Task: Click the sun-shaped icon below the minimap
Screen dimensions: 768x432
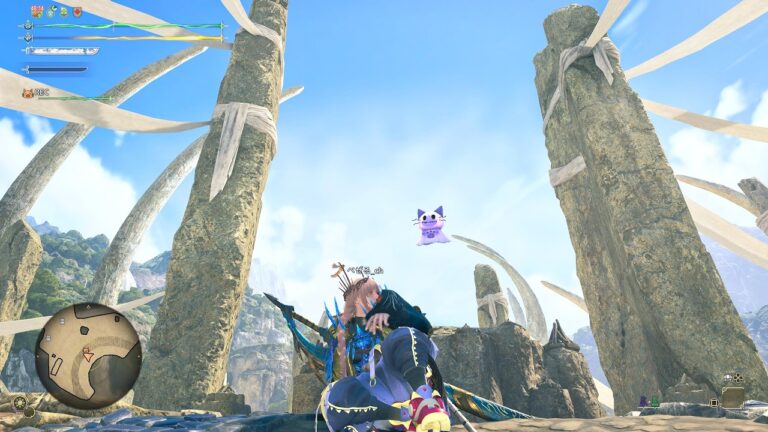Action: coord(19,402)
